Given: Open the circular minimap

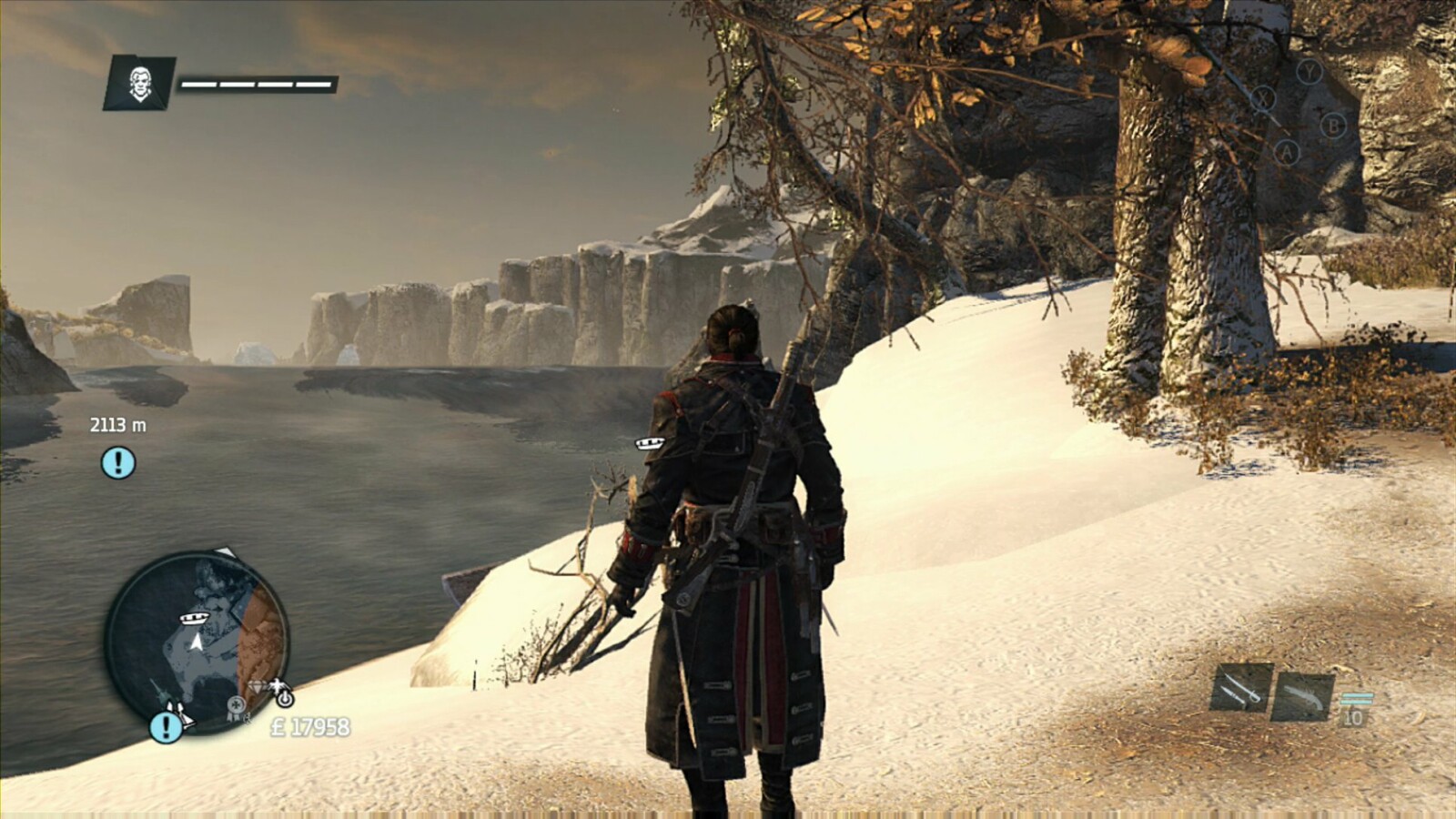Looking at the screenshot, I should point(196,642).
